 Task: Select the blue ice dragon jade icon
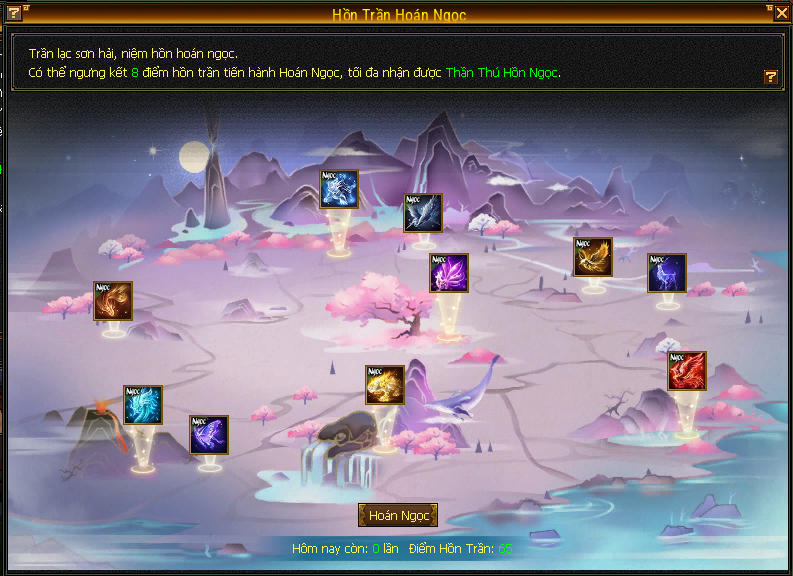tap(339, 189)
